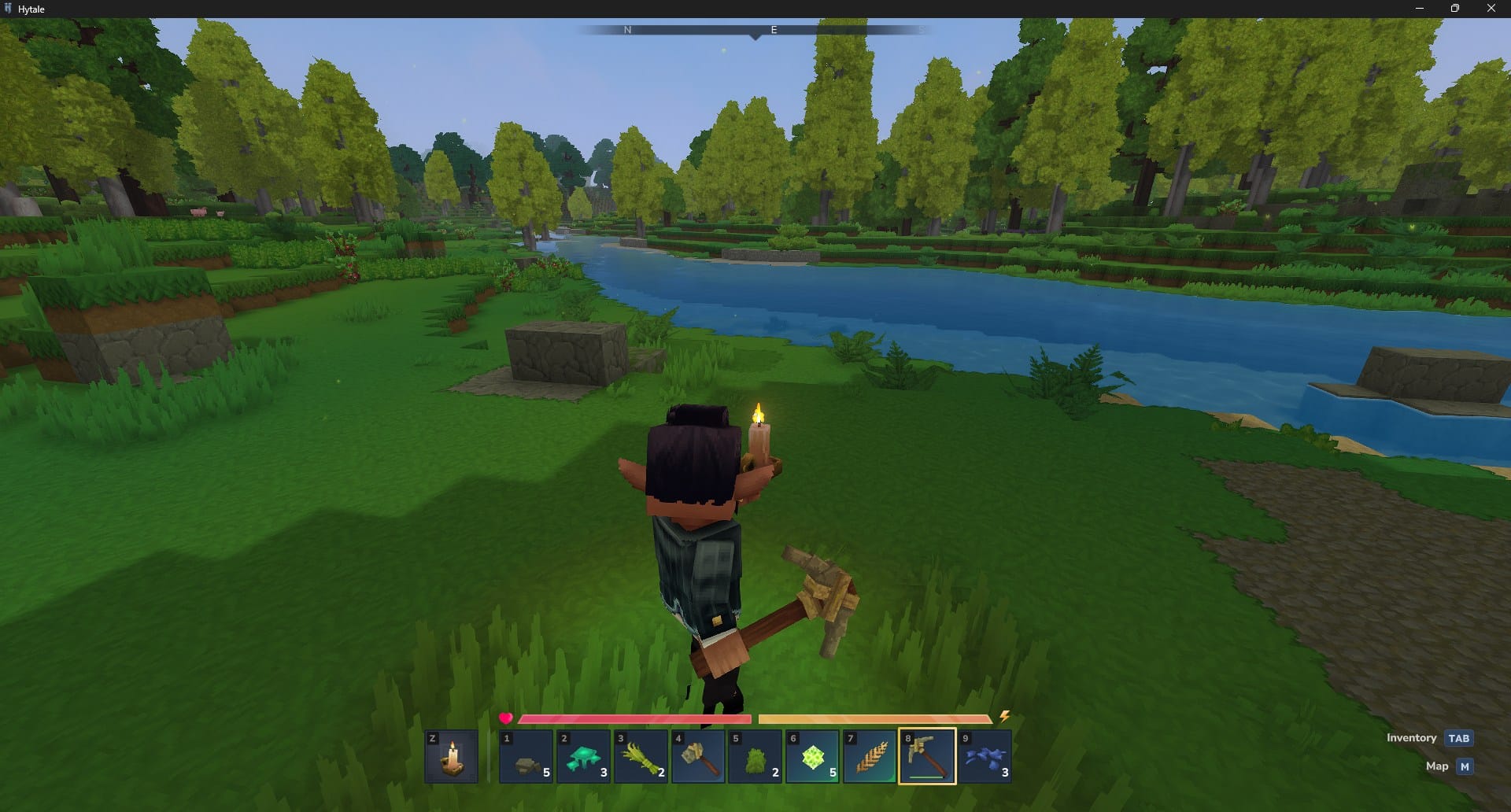Click the lightning bolt stamina icon
Viewport: 1511px width, 812px height.
(1005, 717)
